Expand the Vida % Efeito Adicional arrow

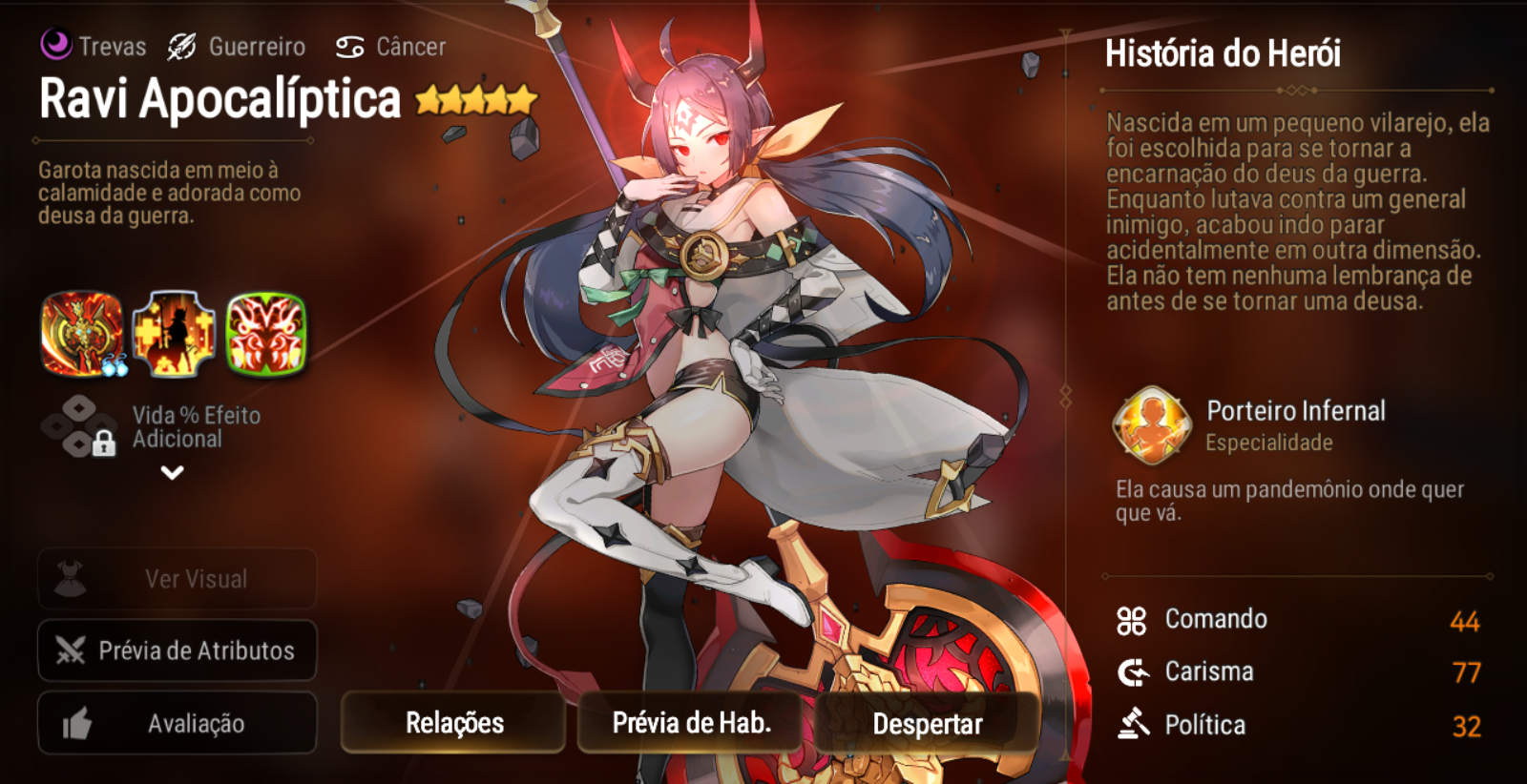click(172, 472)
